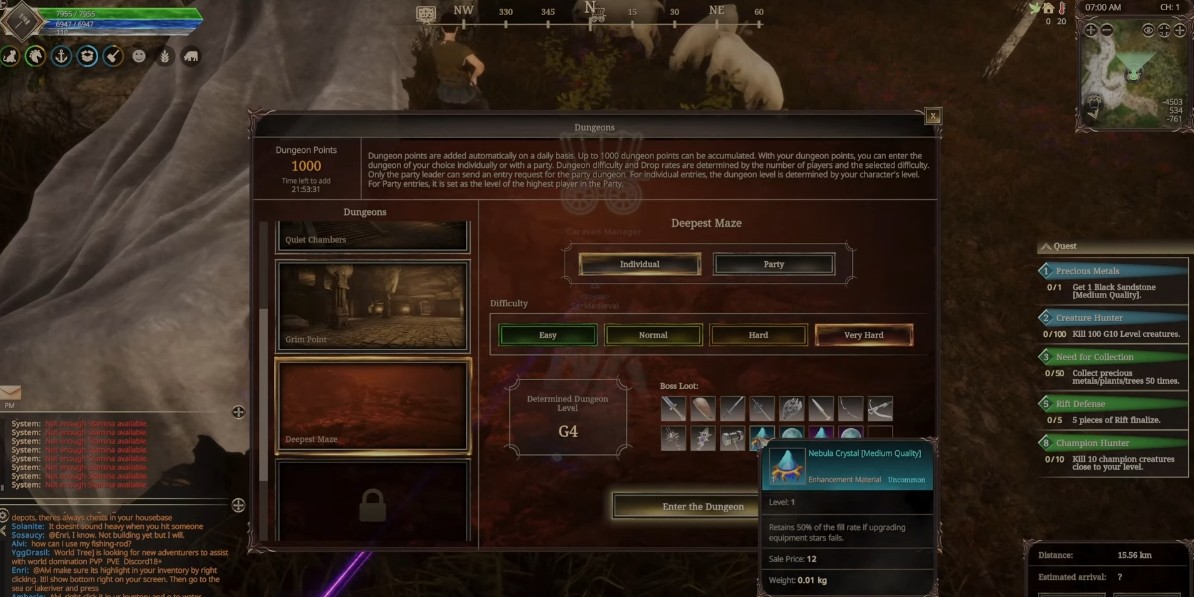
Task: Click the locked dungeon slot with padlock
Action: pos(372,503)
